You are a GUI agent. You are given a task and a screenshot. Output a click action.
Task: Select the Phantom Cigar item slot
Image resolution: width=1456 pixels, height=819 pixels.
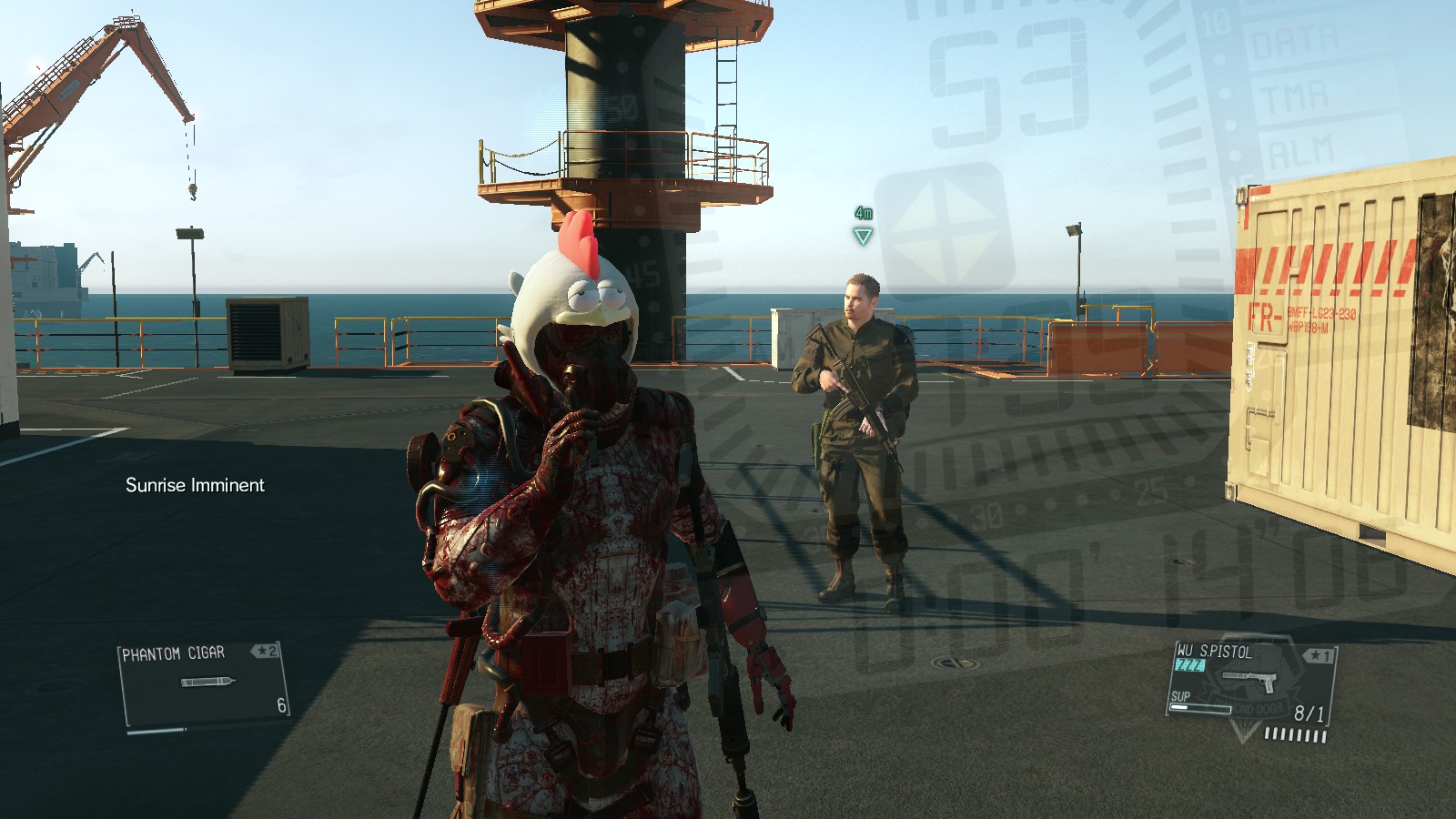point(205,683)
